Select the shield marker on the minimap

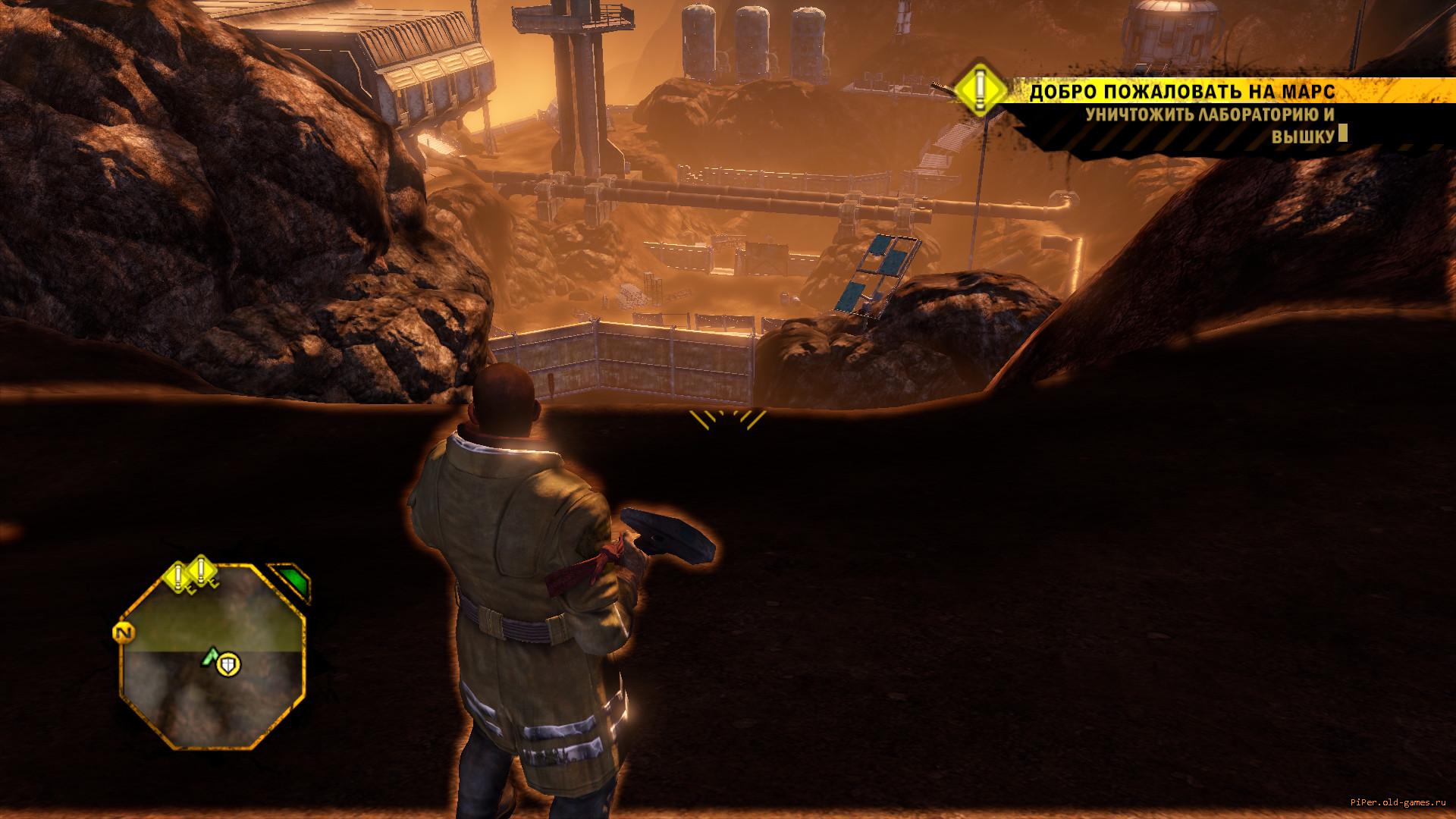tap(227, 666)
